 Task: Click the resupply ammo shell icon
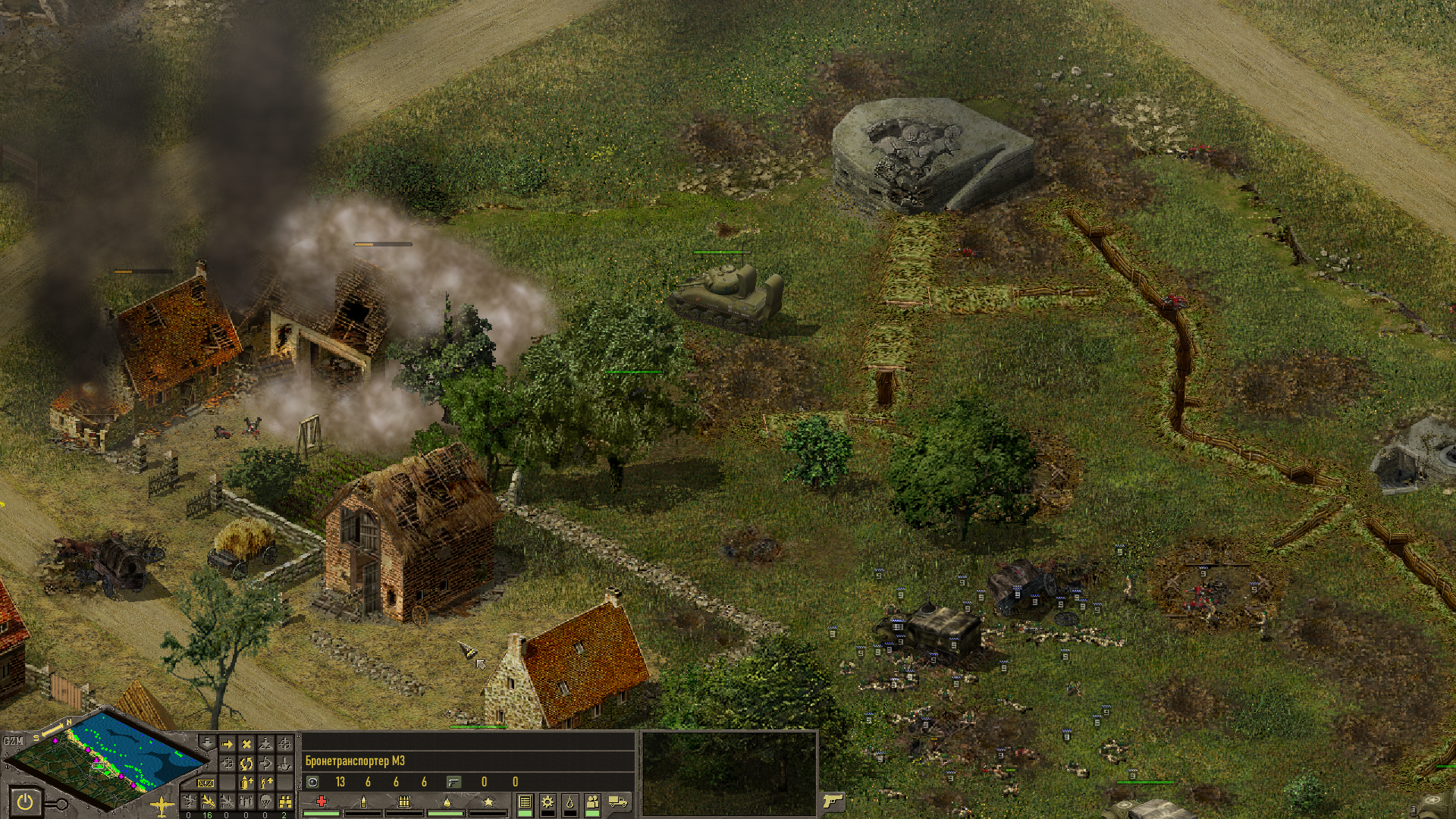(x=246, y=782)
